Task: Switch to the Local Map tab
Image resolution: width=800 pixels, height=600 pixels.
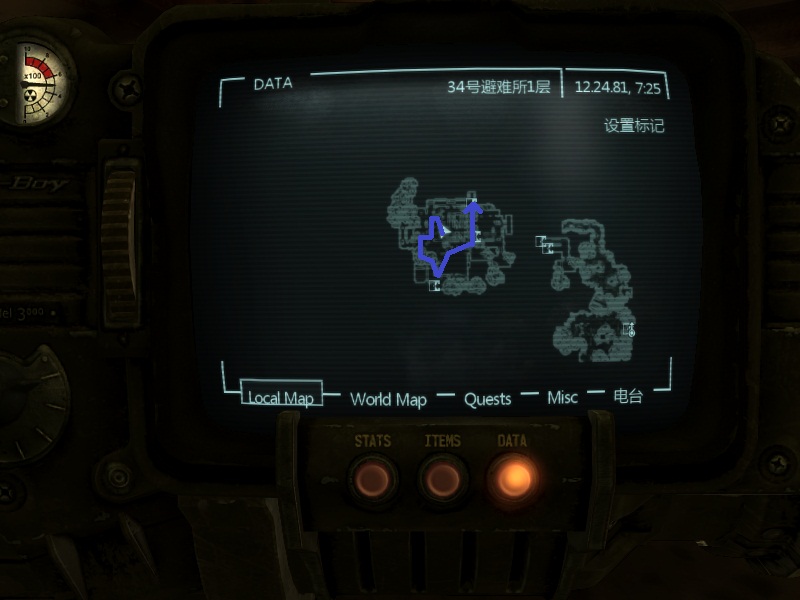Action: click(x=281, y=398)
